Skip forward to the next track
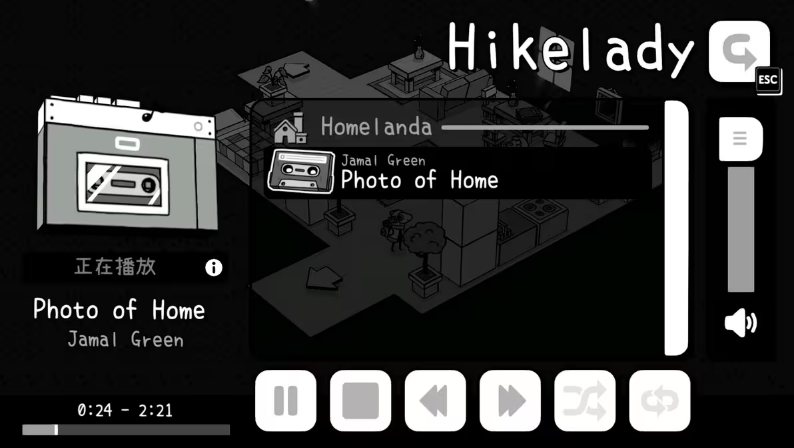Image resolution: width=794 pixels, height=448 pixels. tap(510, 401)
